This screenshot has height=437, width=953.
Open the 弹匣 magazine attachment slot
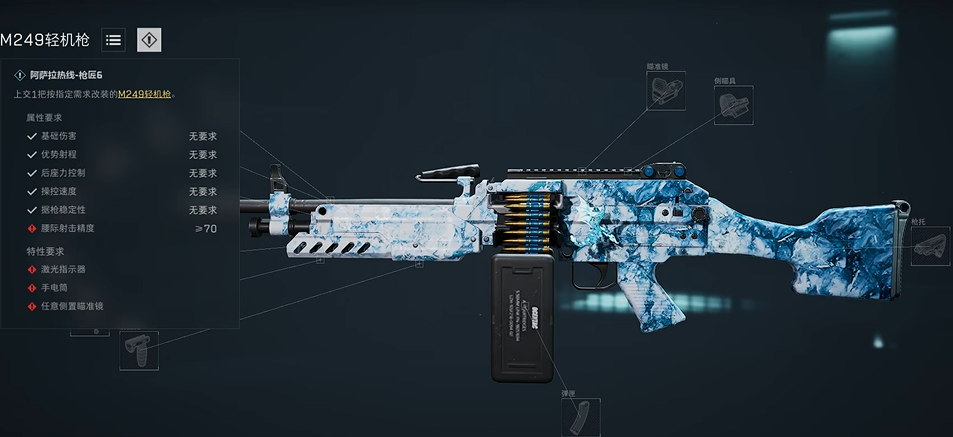point(582,415)
